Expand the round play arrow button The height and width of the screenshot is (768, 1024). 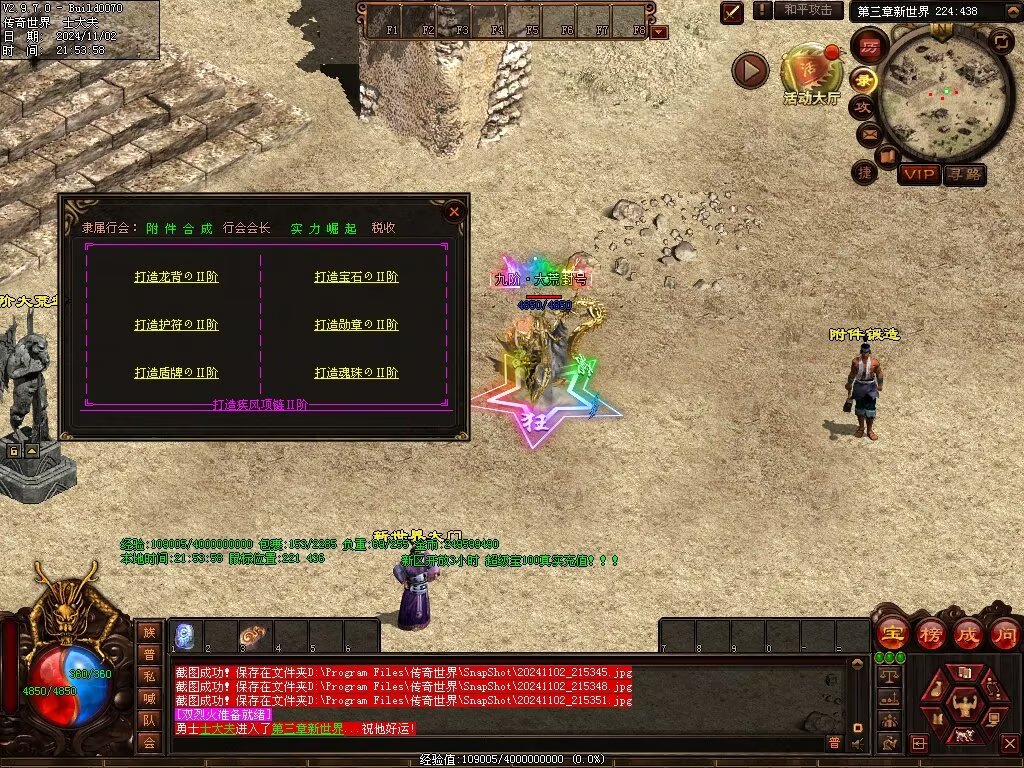click(750, 70)
